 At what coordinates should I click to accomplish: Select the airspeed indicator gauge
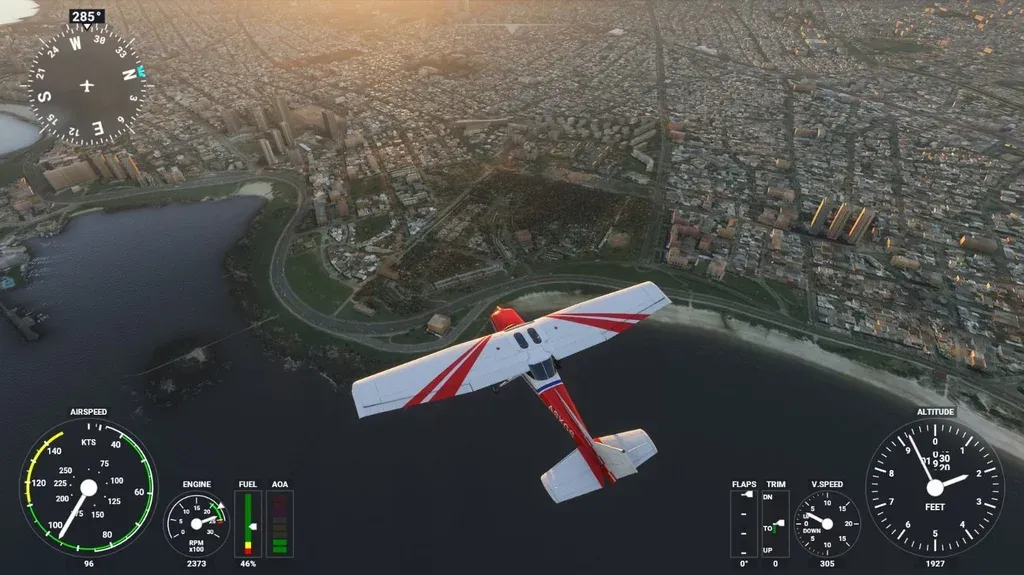pyautogui.click(x=88, y=487)
